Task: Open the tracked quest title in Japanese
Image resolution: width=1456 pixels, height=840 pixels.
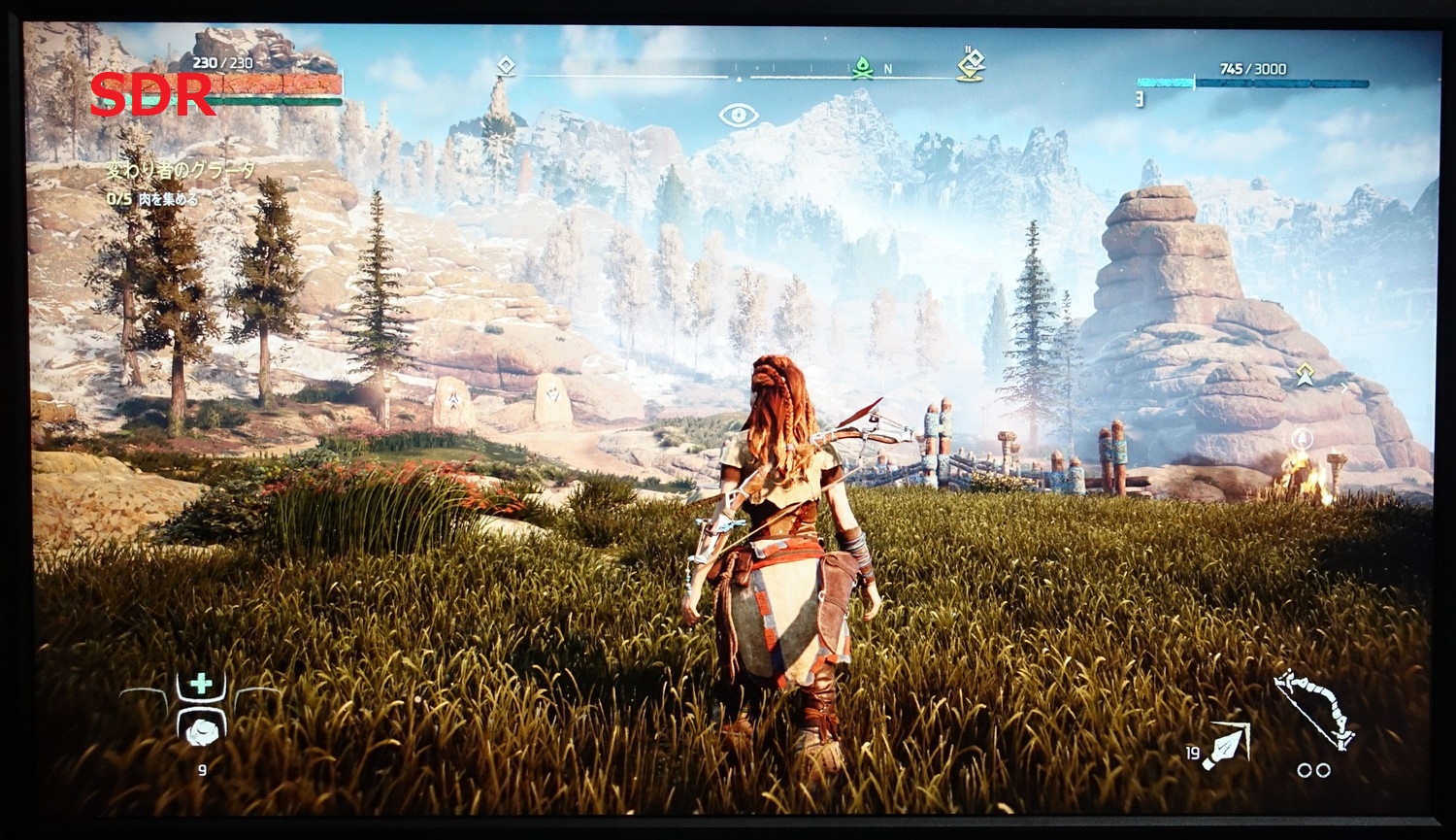Action: pos(181,171)
